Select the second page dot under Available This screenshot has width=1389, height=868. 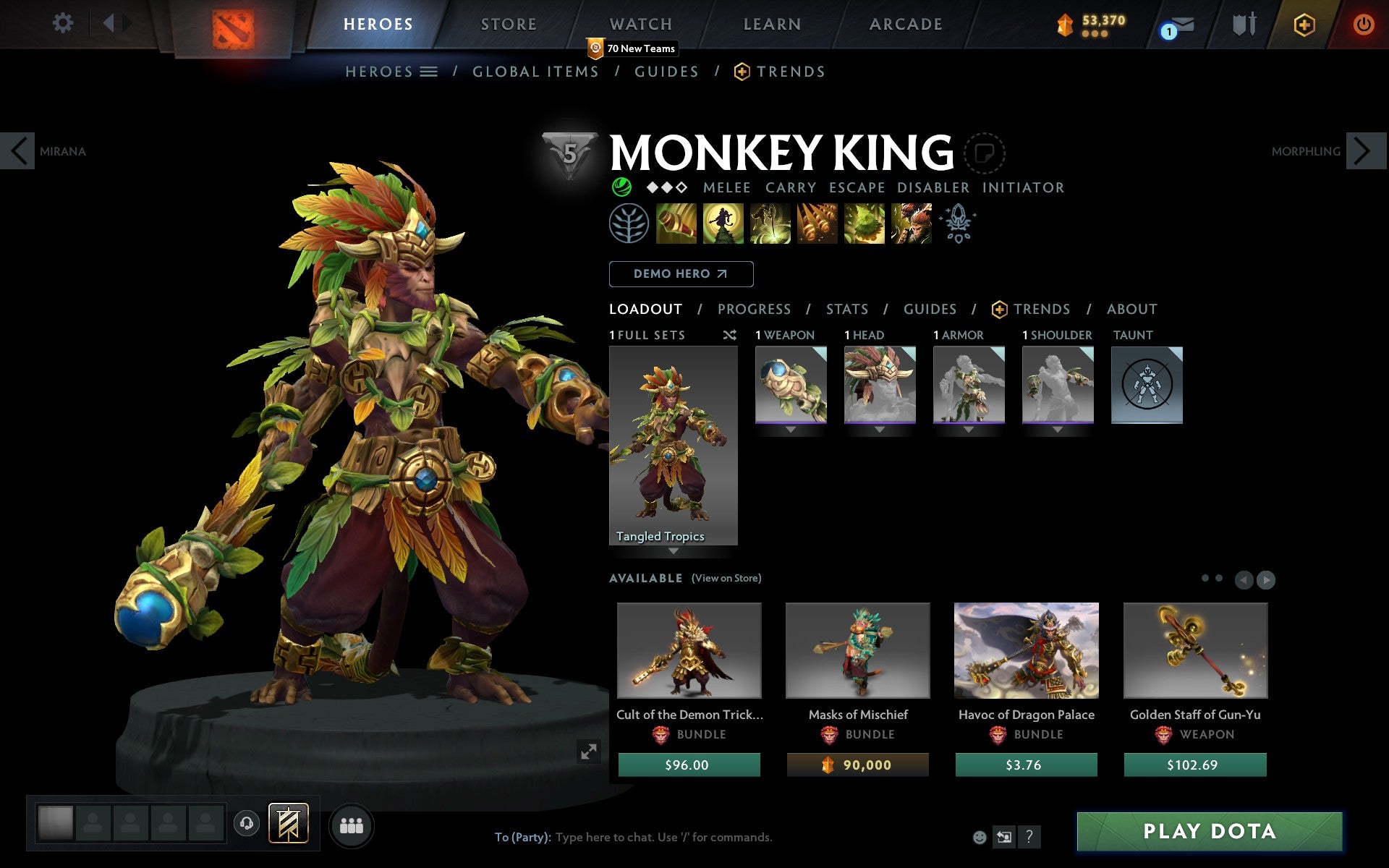tap(1218, 579)
